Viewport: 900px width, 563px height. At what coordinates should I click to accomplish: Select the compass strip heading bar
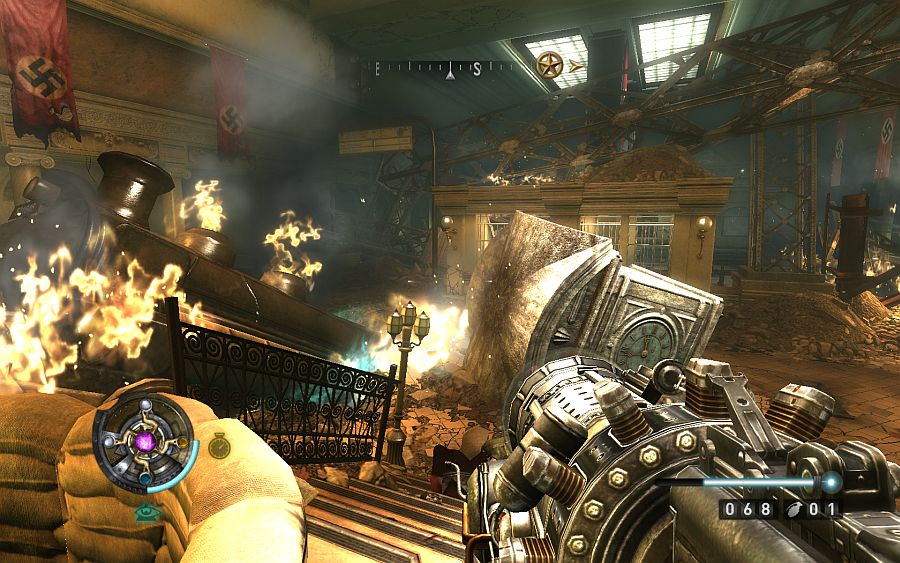[442, 69]
